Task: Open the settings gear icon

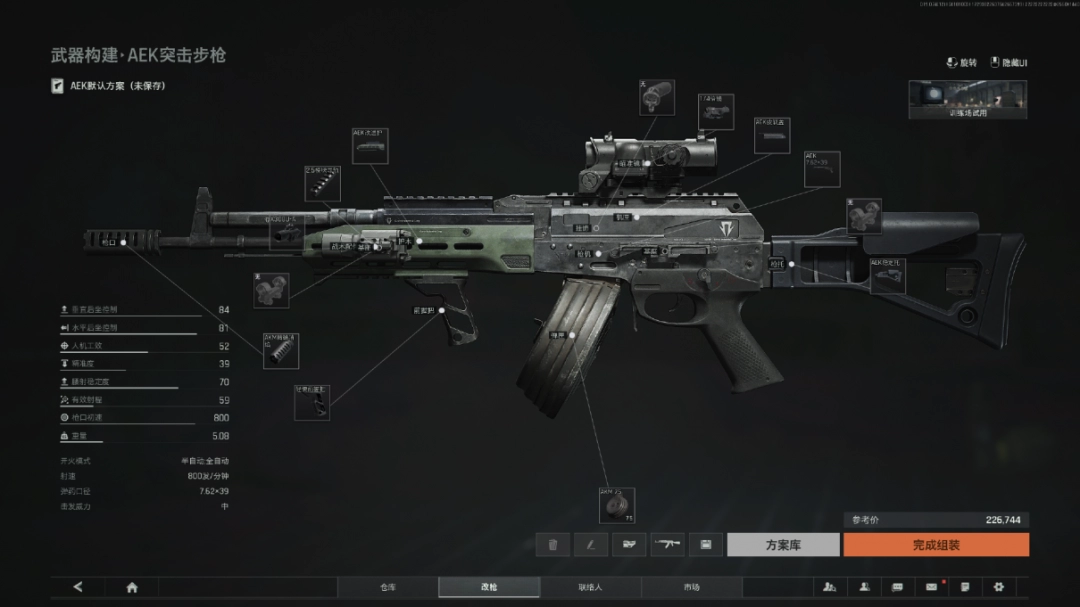Action: click(x=998, y=587)
